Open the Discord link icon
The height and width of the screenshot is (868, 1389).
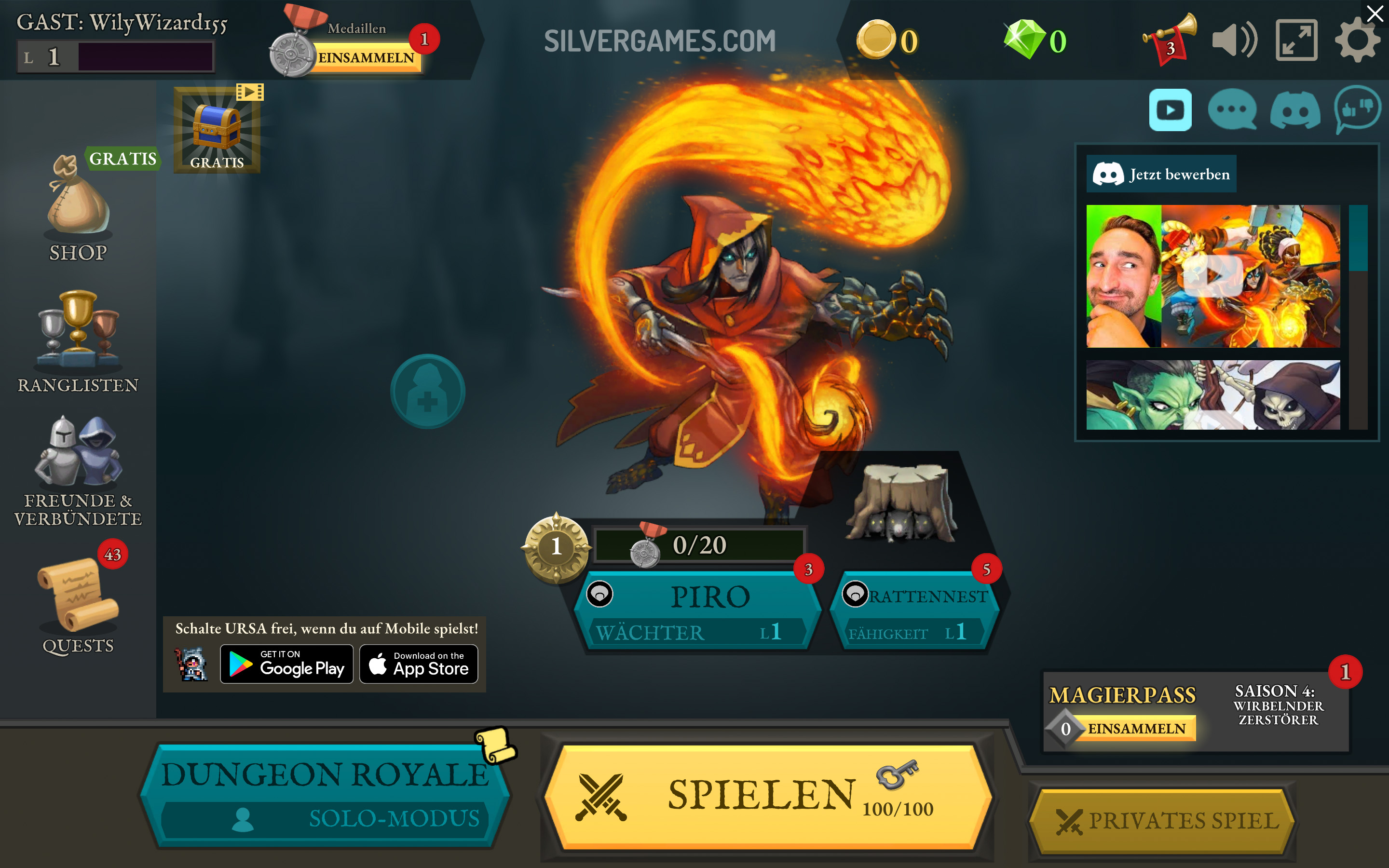tap(1295, 109)
